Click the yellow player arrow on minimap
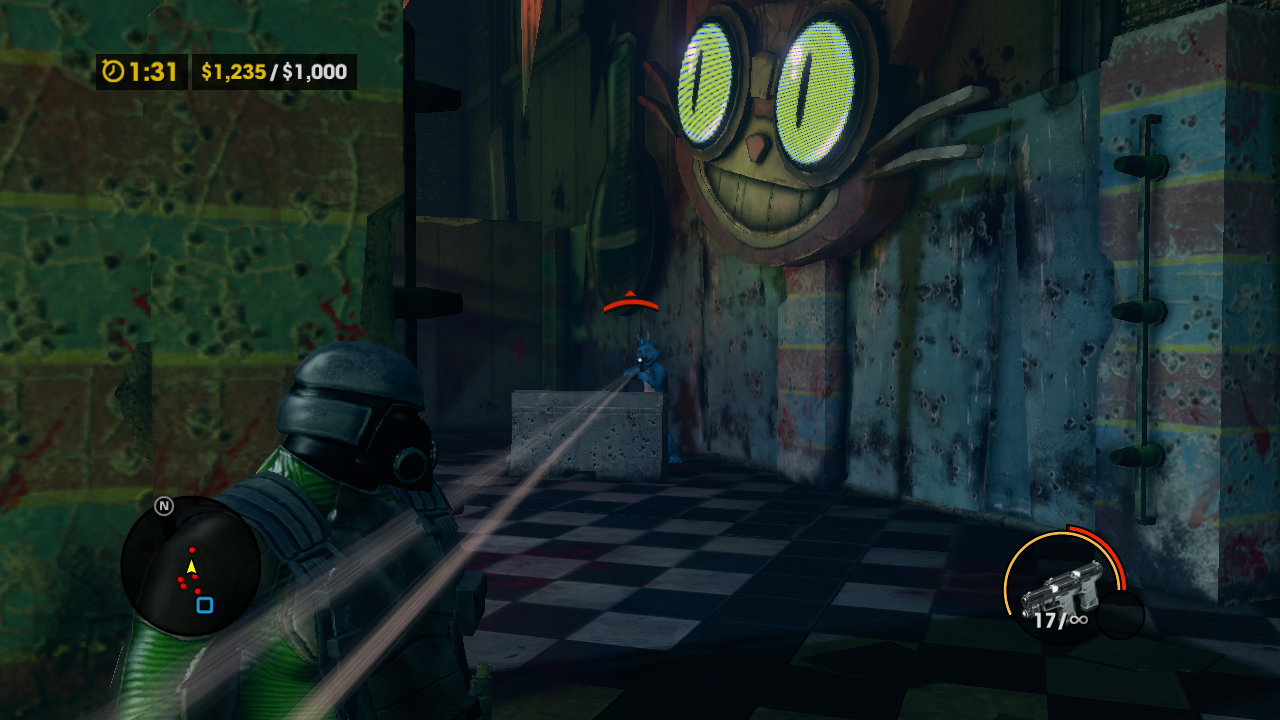 point(191,567)
